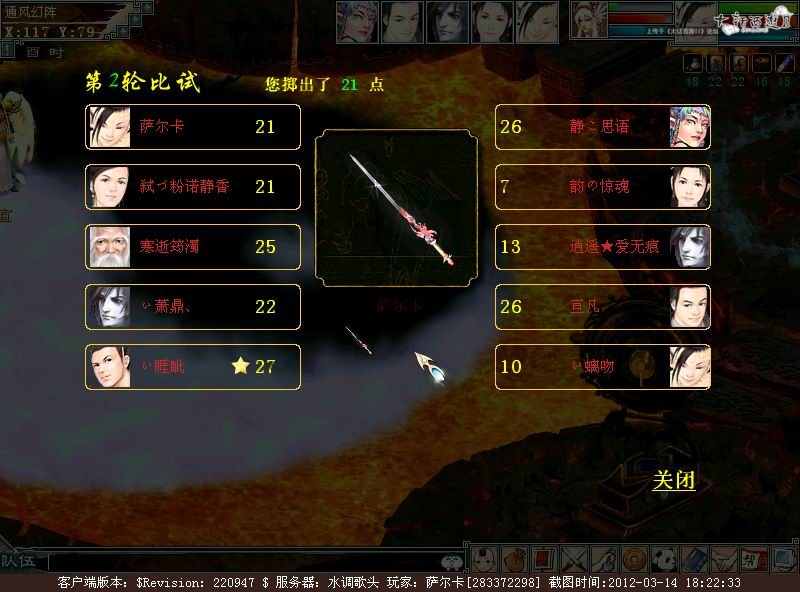Open the money bag inventory icon
800x592 pixels.
pyautogui.click(x=515, y=559)
